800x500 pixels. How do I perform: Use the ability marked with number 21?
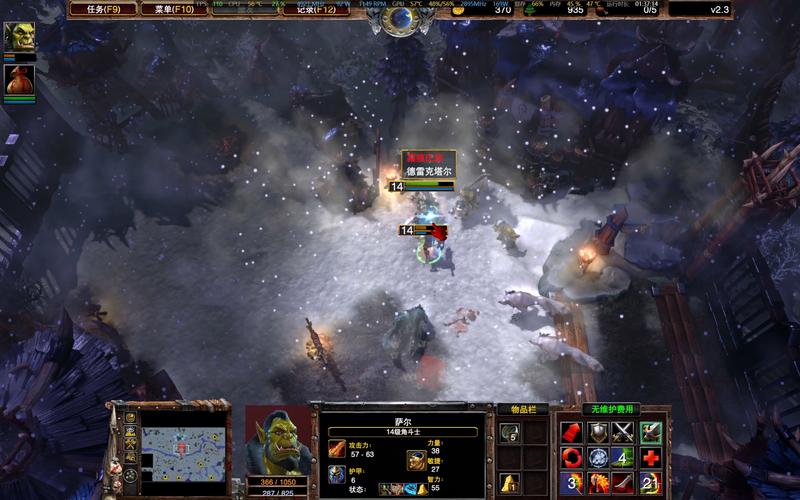point(651,484)
